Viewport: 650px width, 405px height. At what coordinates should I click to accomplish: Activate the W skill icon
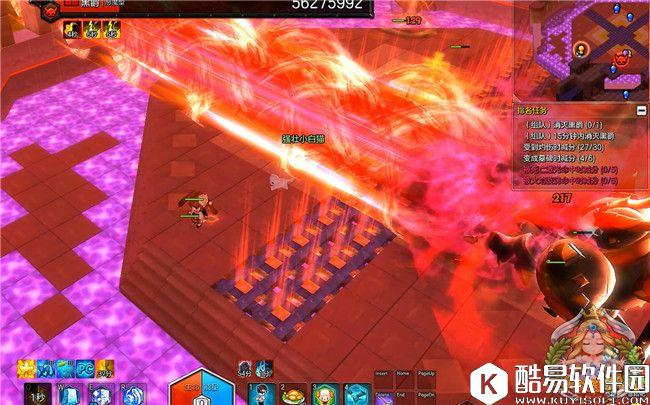click(x=70, y=395)
